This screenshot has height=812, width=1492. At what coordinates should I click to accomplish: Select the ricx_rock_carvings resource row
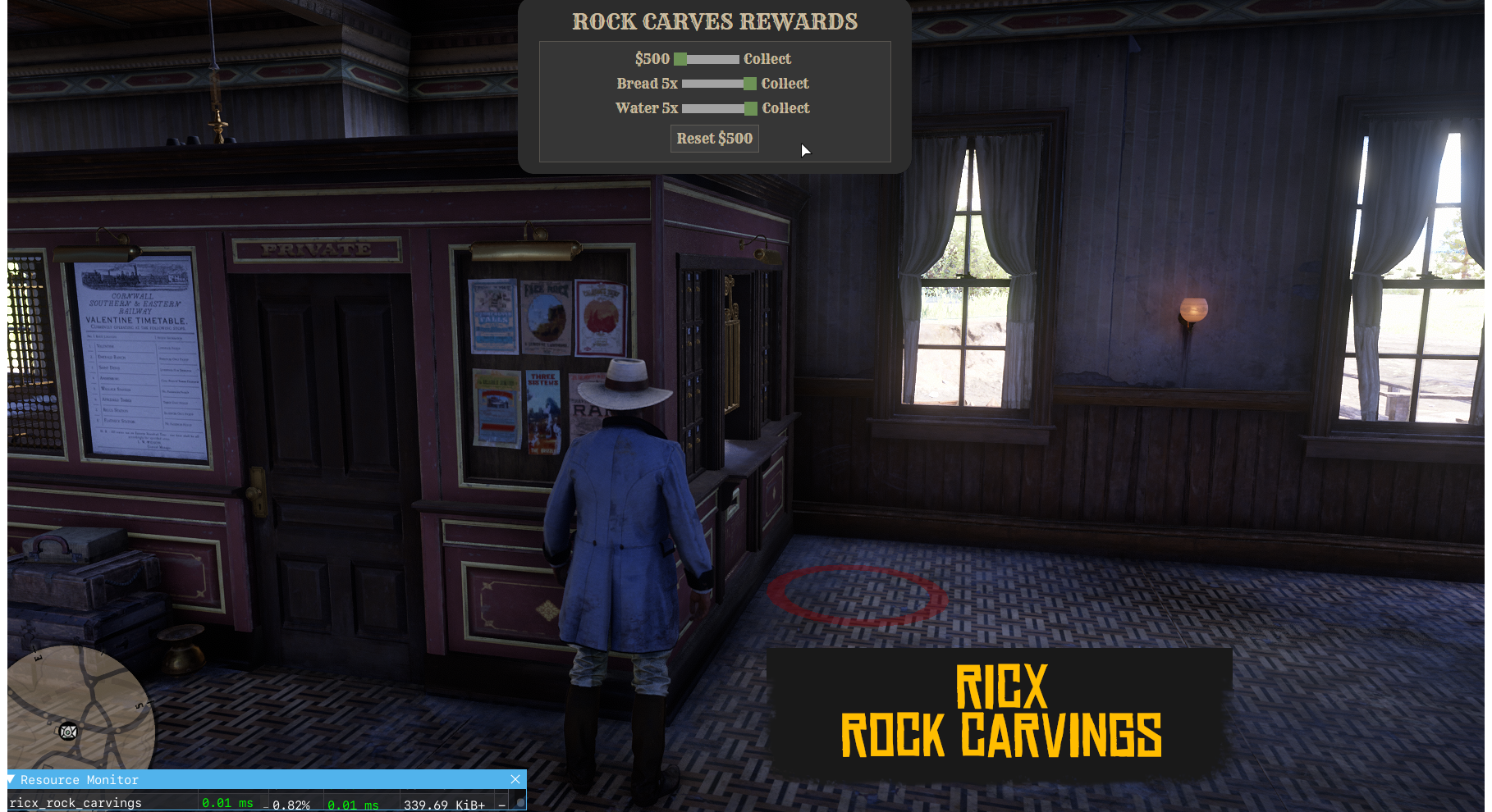click(76, 803)
